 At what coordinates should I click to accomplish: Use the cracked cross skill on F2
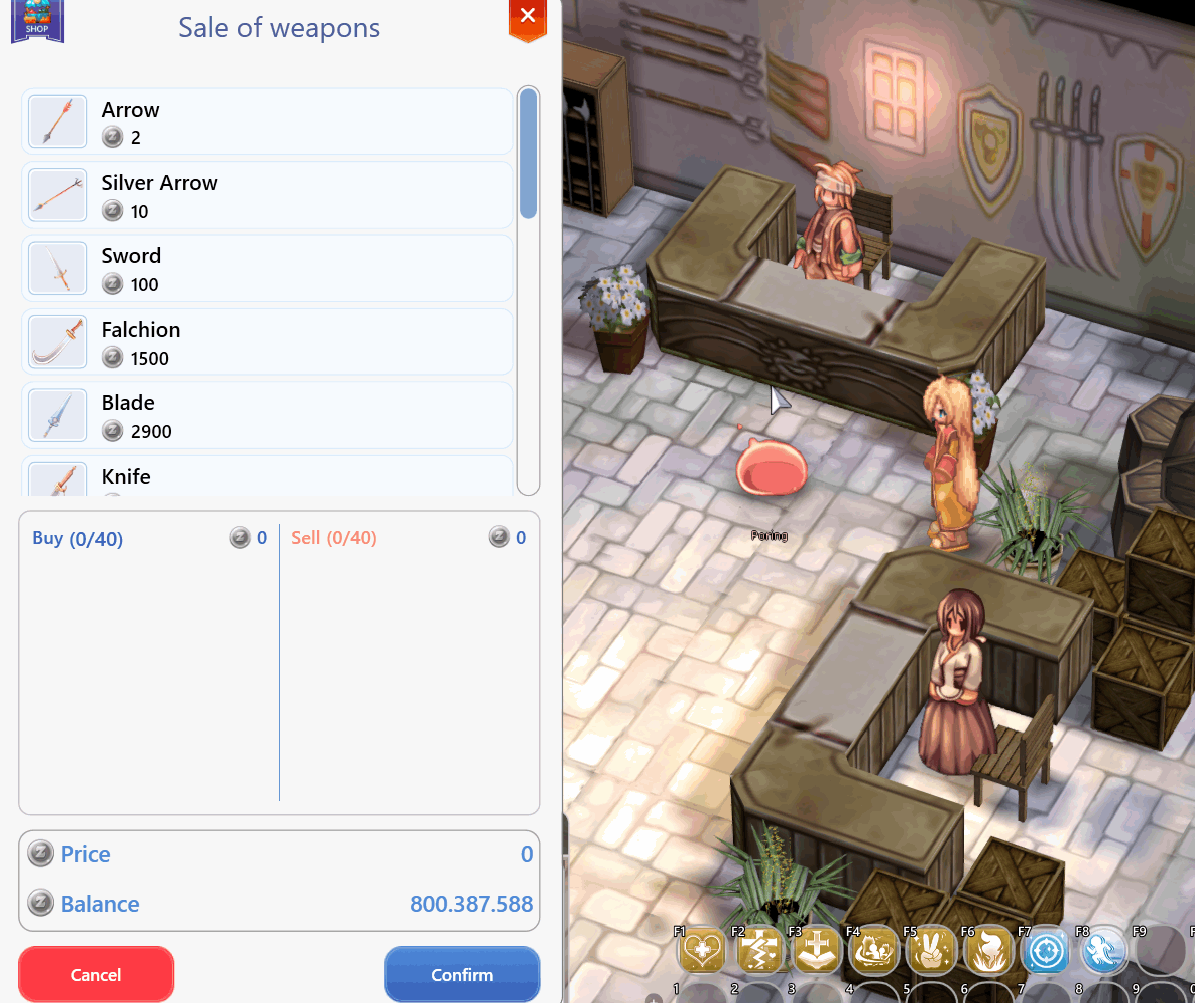[761, 950]
